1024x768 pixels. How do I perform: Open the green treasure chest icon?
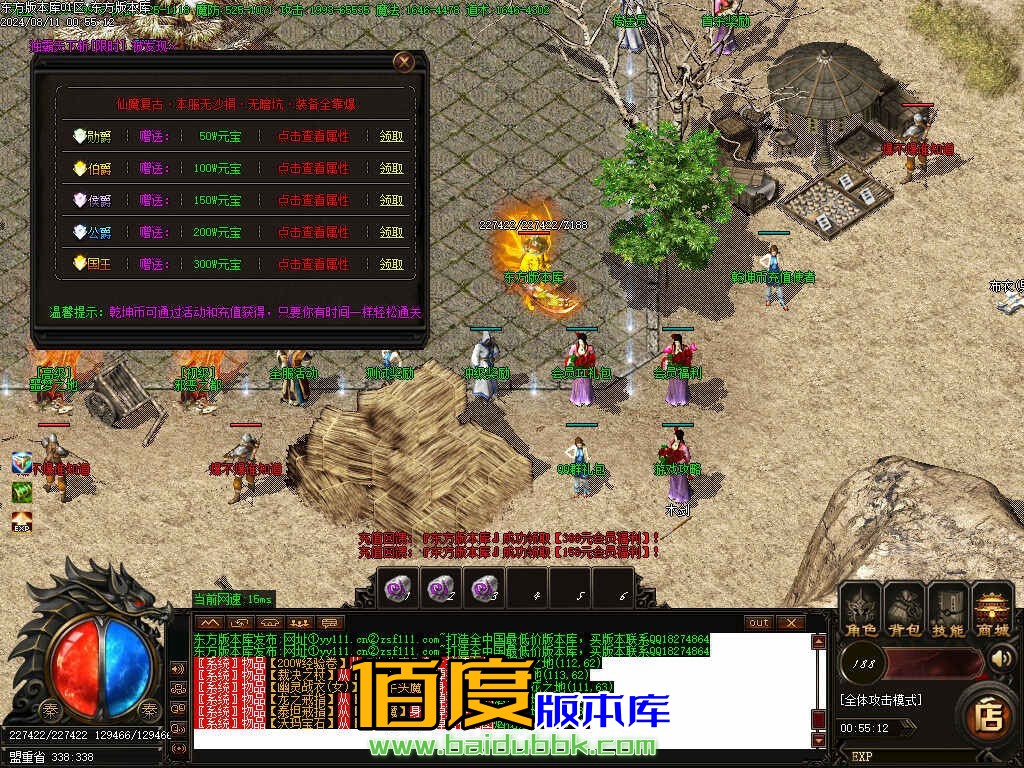[22, 492]
